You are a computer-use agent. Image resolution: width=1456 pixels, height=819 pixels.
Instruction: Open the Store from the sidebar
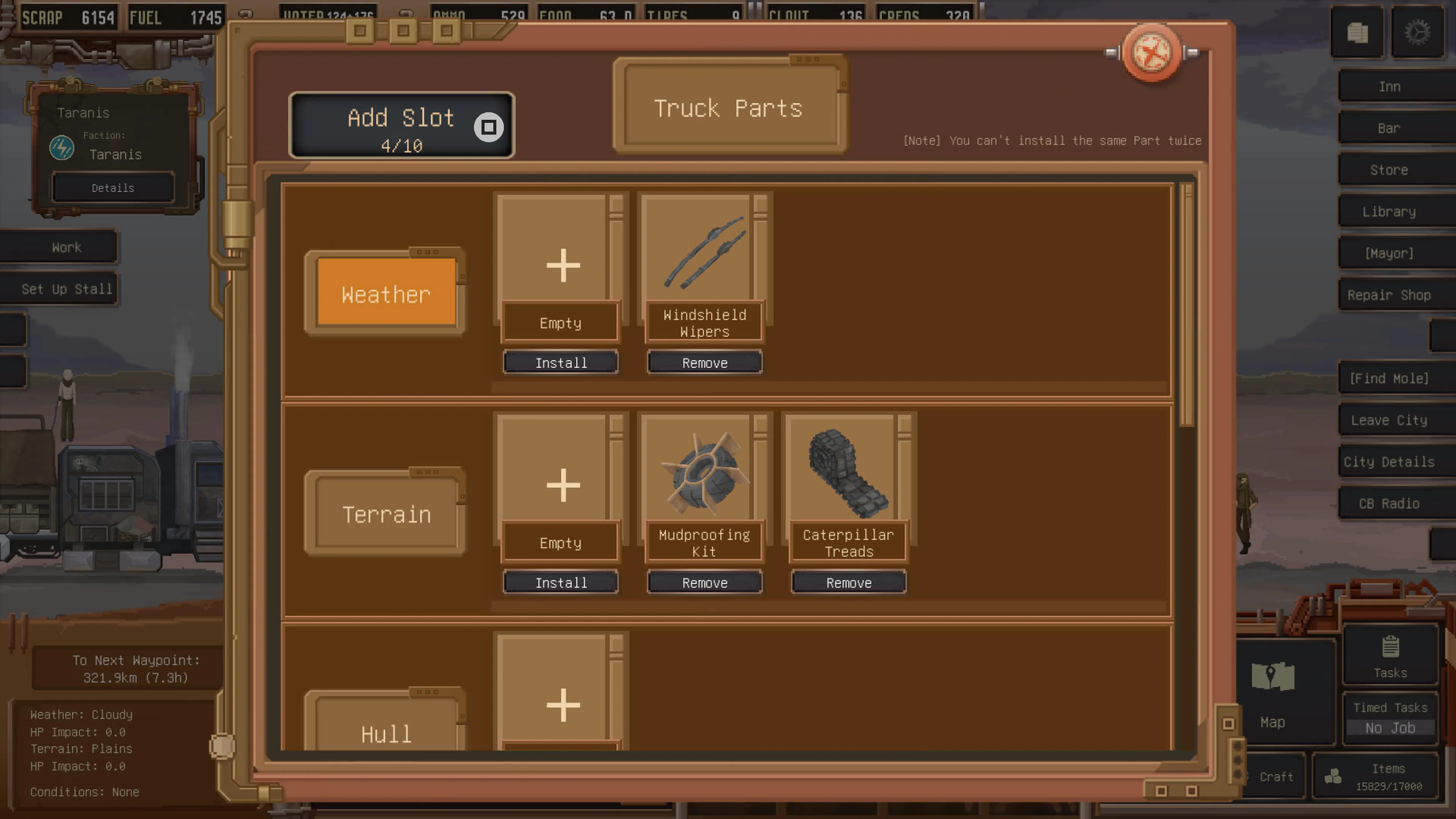[1390, 169]
